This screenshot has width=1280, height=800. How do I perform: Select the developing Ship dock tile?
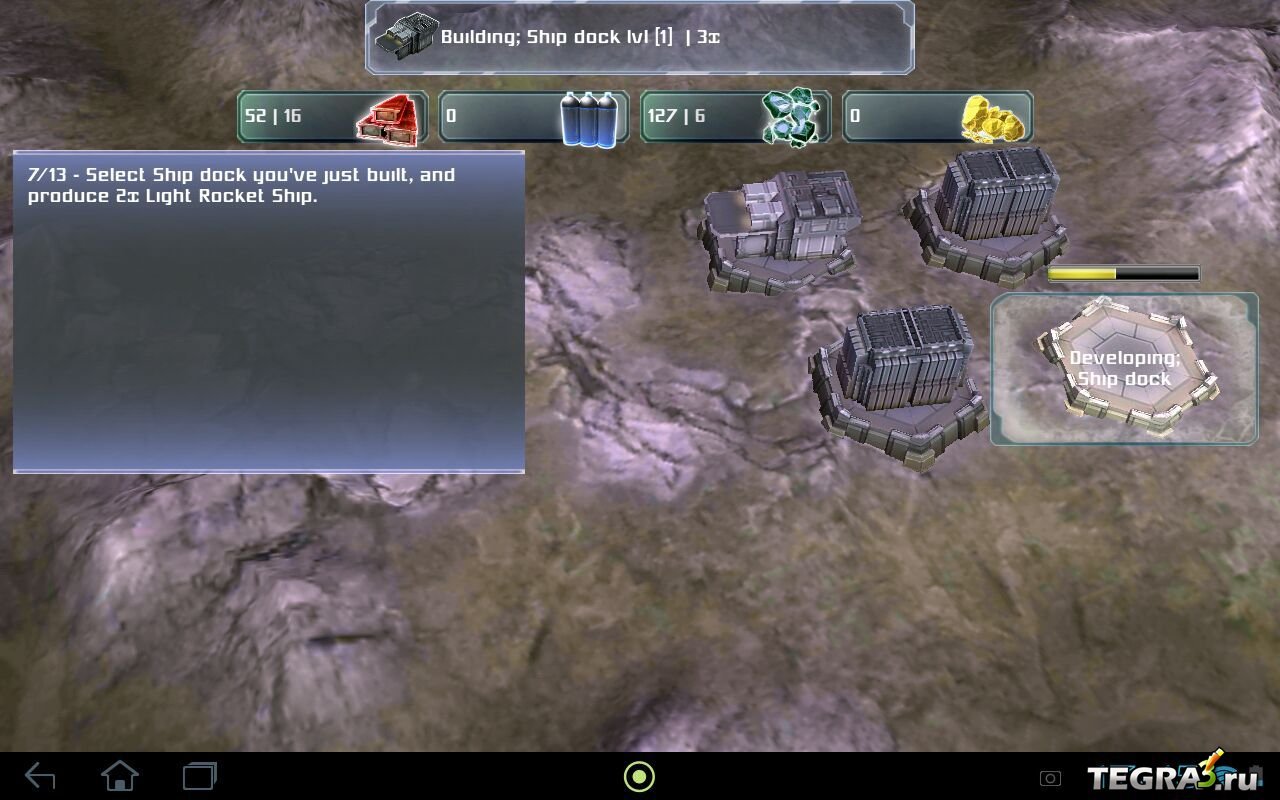pyautogui.click(x=1124, y=369)
